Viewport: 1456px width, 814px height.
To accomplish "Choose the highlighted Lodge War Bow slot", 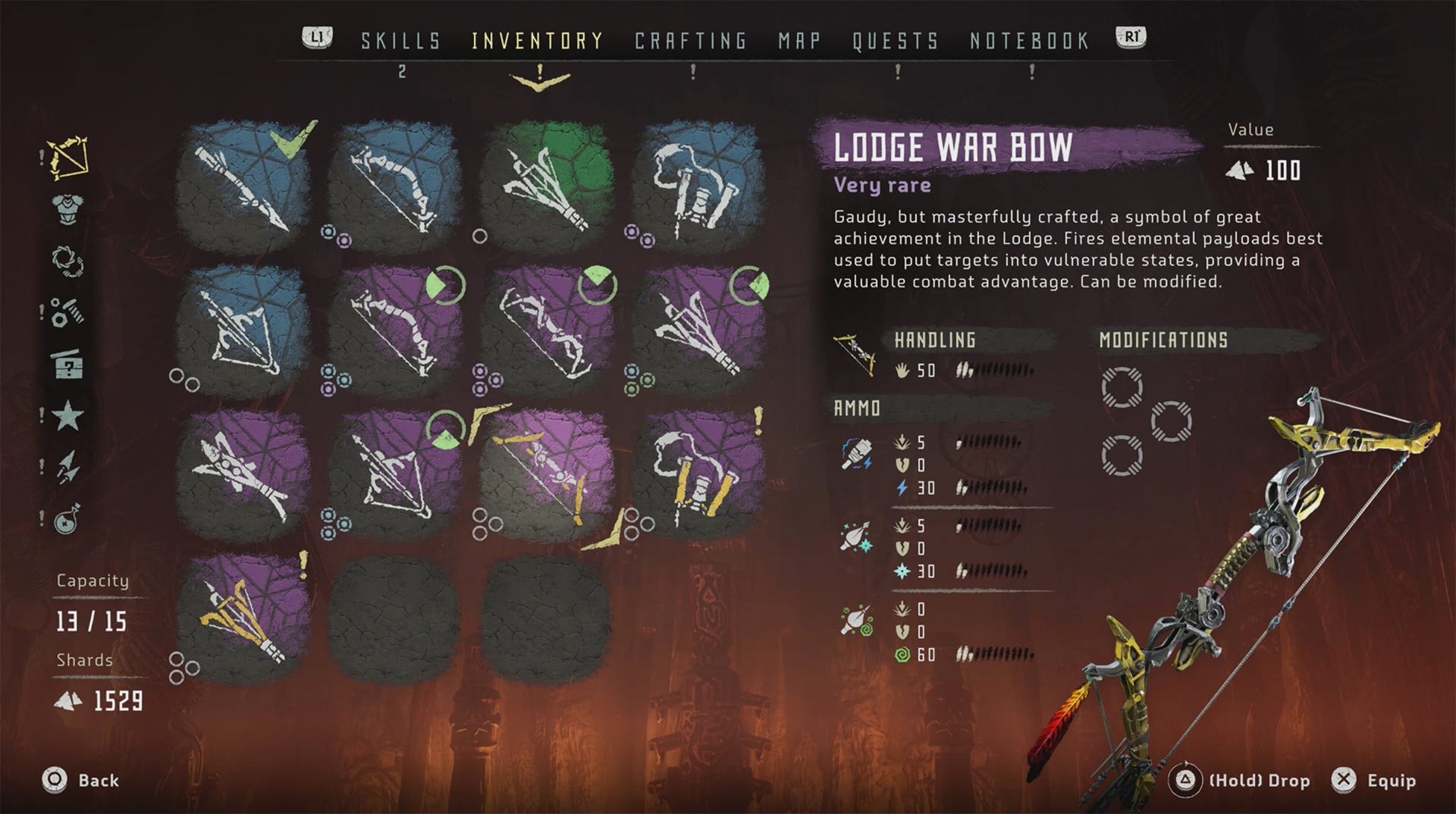I will tap(546, 474).
